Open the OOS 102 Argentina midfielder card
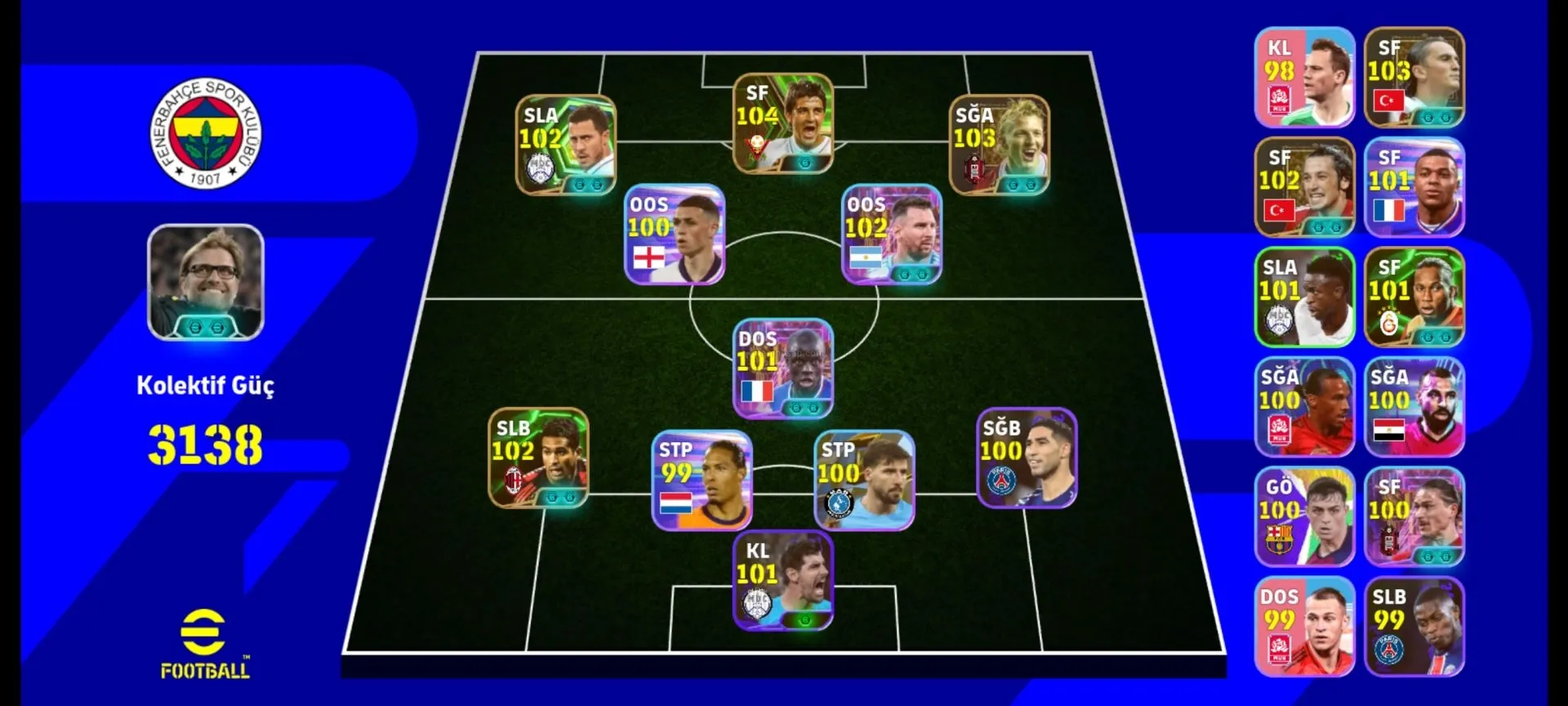Viewport: 1568px width, 706px height. 892,235
